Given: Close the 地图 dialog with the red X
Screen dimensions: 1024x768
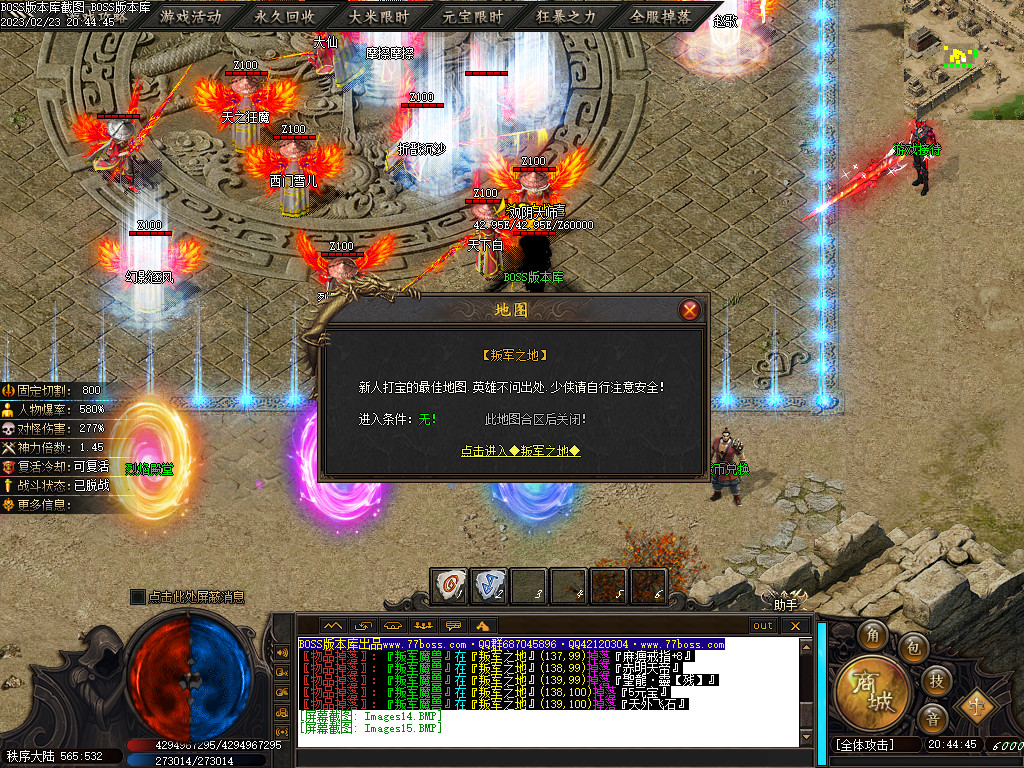Looking at the screenshot, I should (x=689, y=310).
